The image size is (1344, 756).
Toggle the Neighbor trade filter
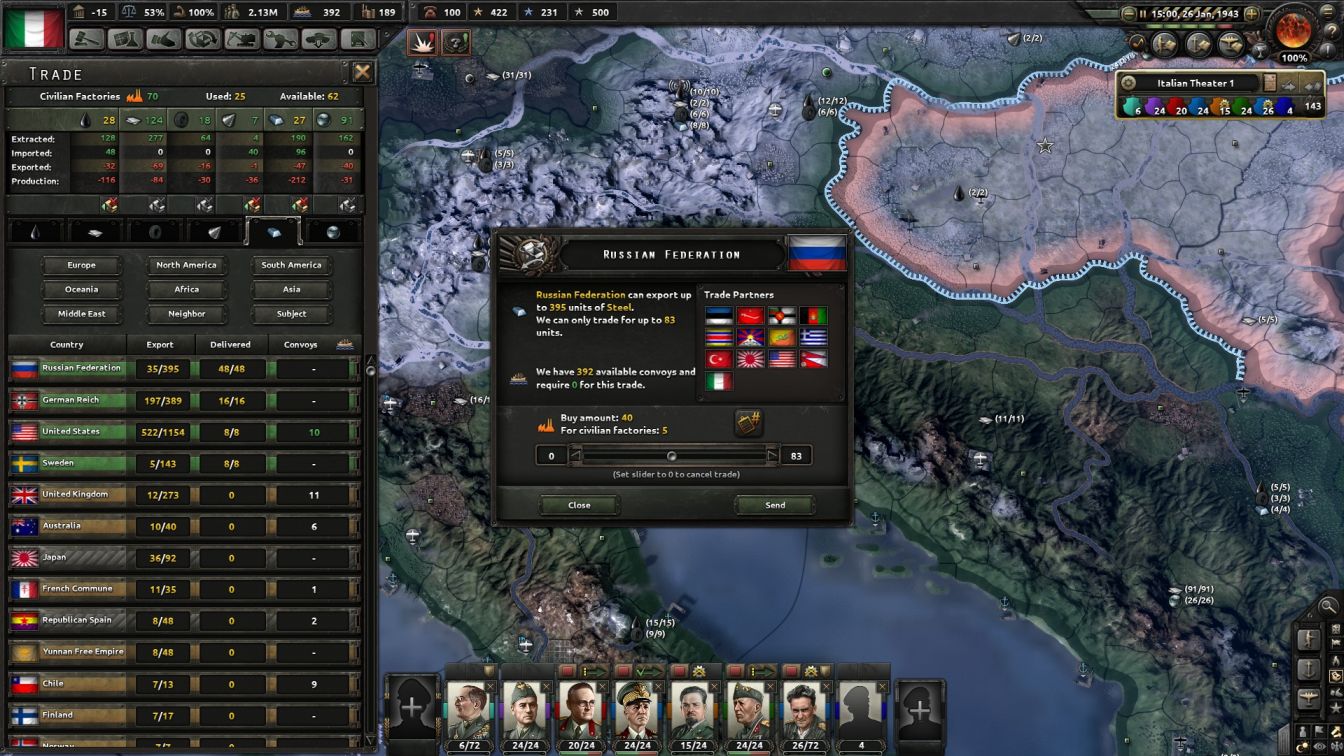[x=186, y=313]
